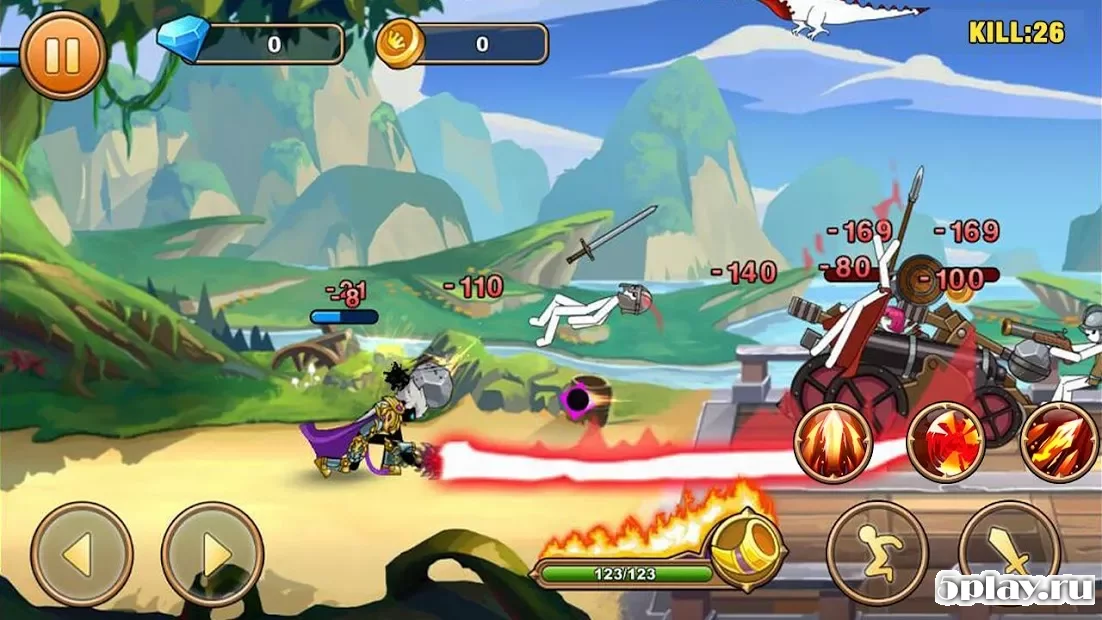This screenshot has width=1102, height=620.
Task: Click the blue diamond gem icon
Action: point(184,40)
